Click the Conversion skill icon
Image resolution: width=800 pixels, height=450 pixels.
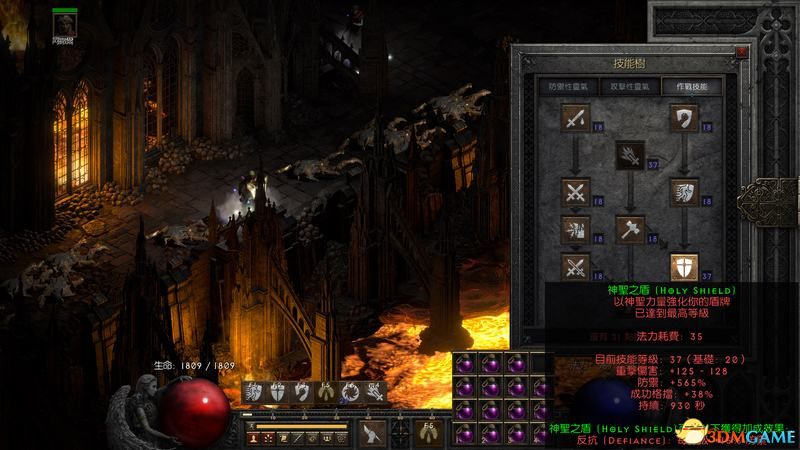576,266
